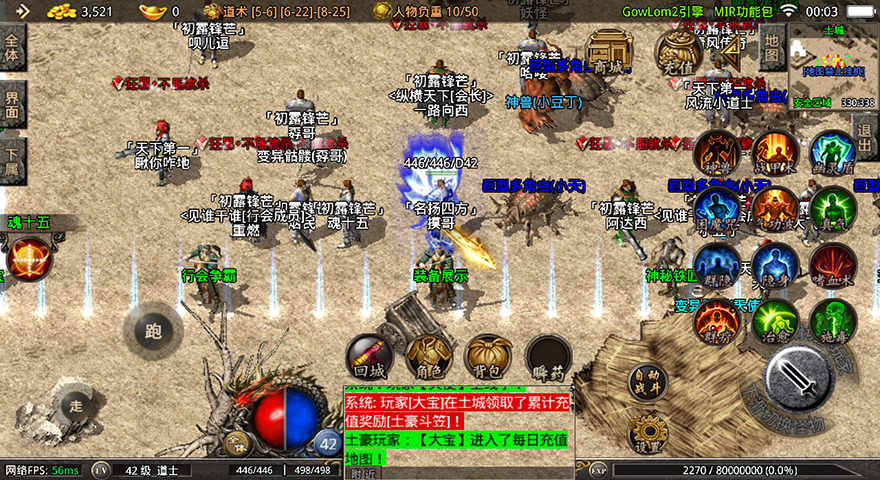Use the 治愈 healing skill
Image resolution: width=880 pixels, height=480 pixels.
pos(775,321)
